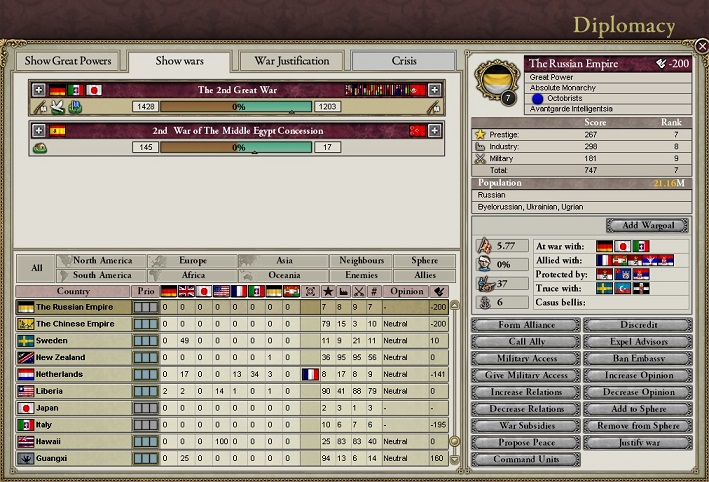This screenshot has height=482, width=709.
Task: Click the Add Wargoal button
Action: tap(647, 226)
